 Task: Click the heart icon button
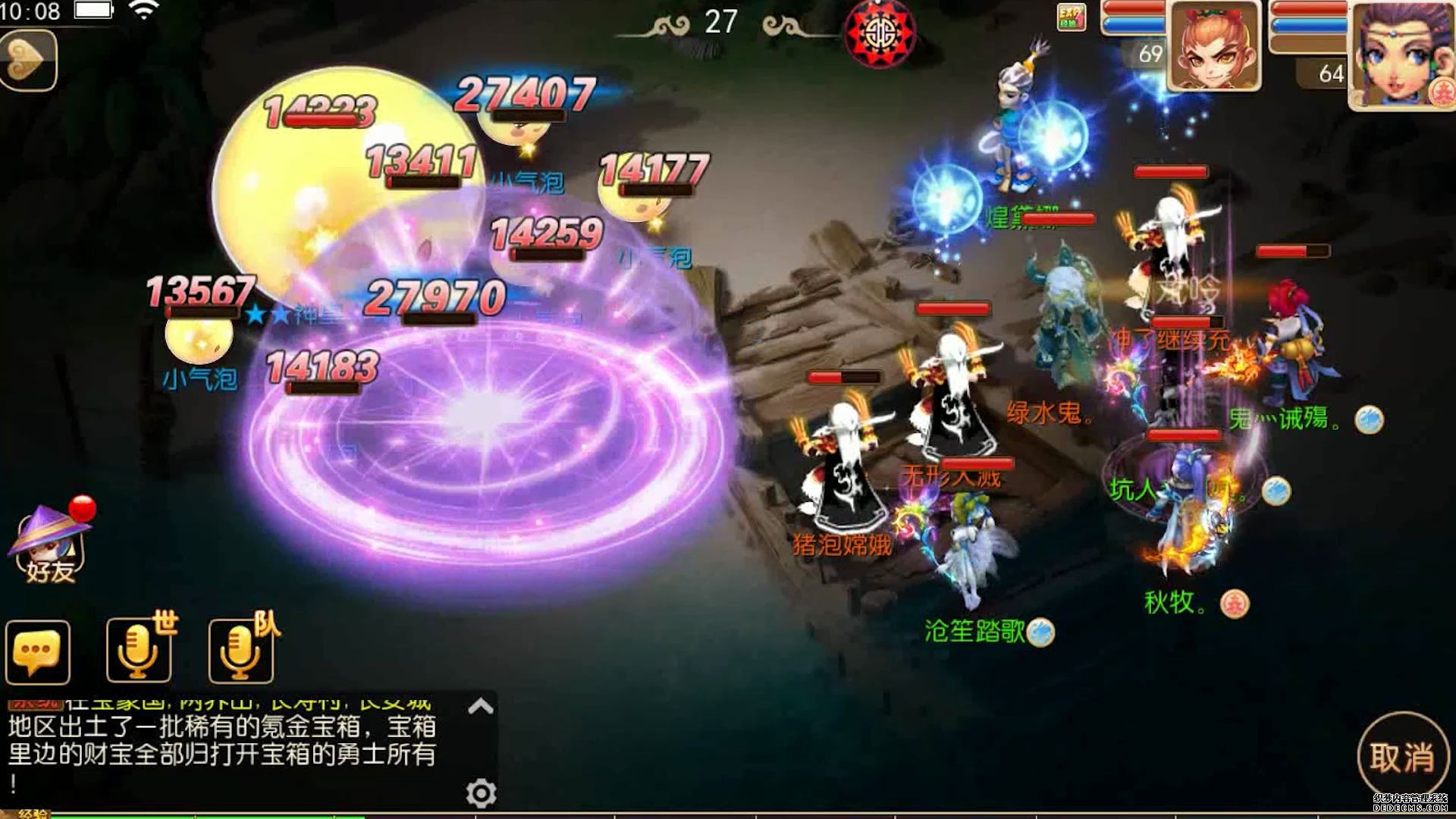coord(27,60)
